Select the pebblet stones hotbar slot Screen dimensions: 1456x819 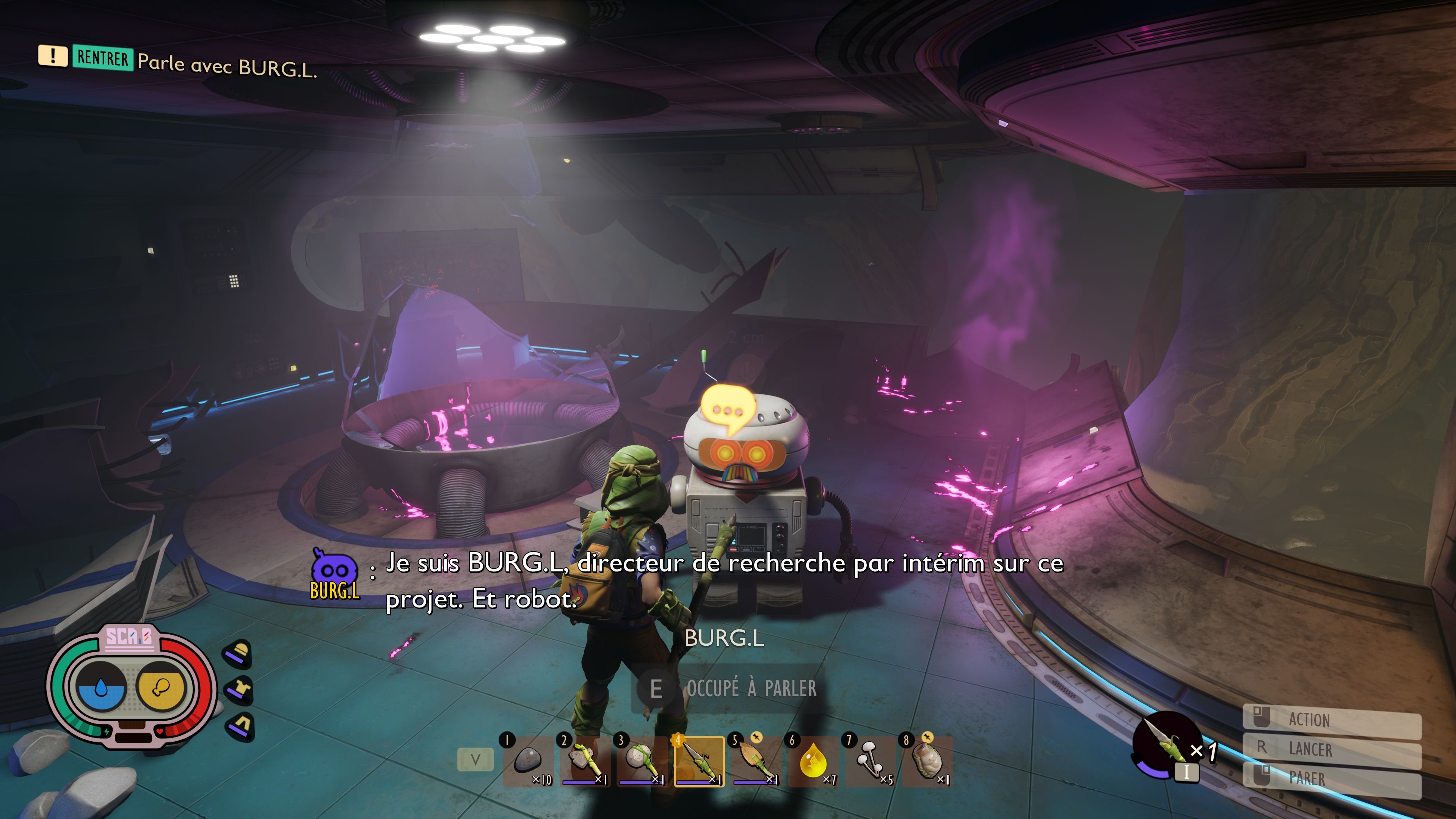529,760
